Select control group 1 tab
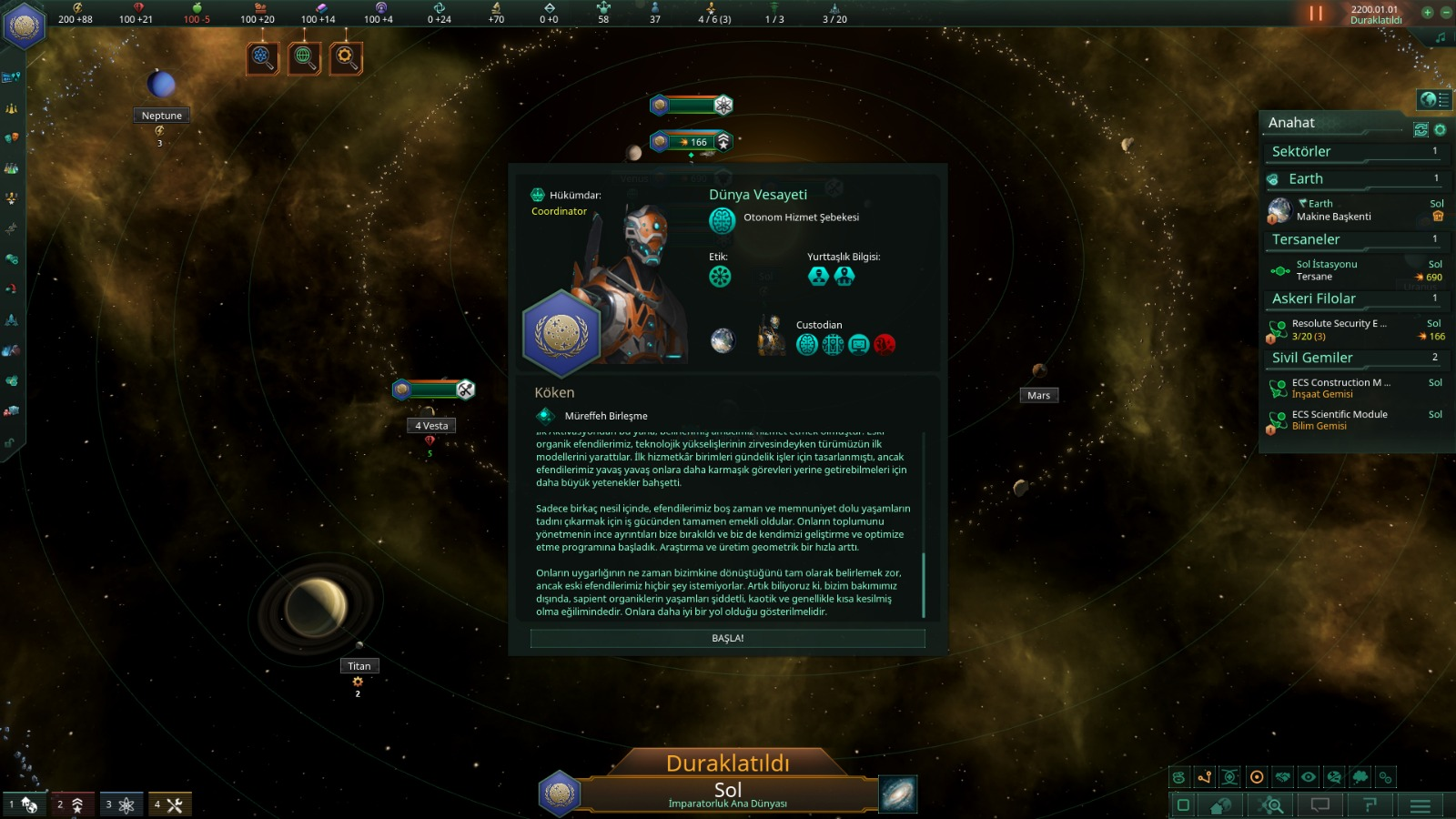 24,804
